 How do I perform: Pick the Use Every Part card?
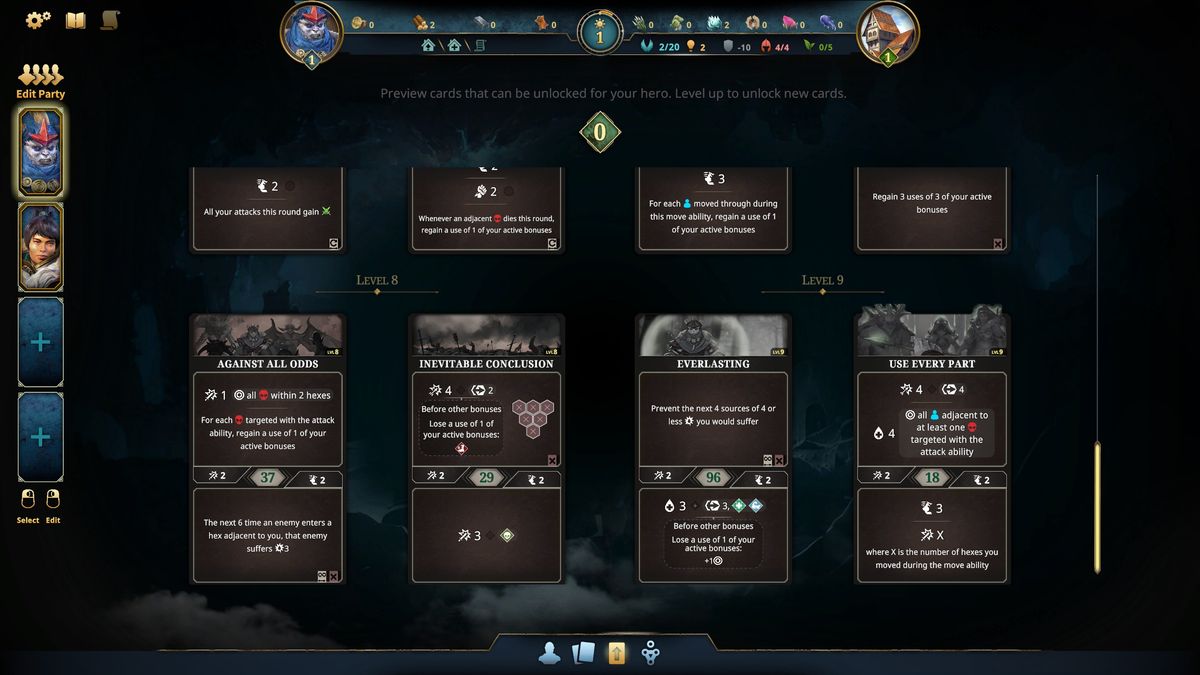[x=932, y=448]
